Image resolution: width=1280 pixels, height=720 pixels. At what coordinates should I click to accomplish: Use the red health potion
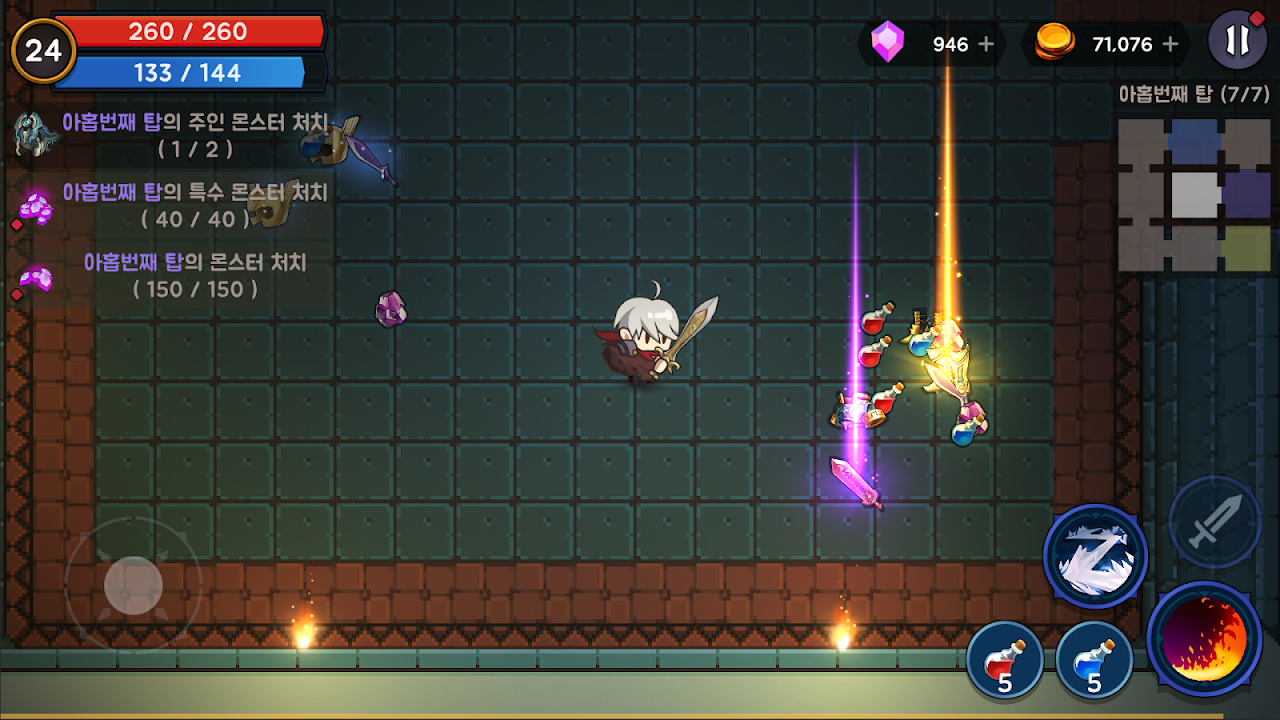point(1004,661)
